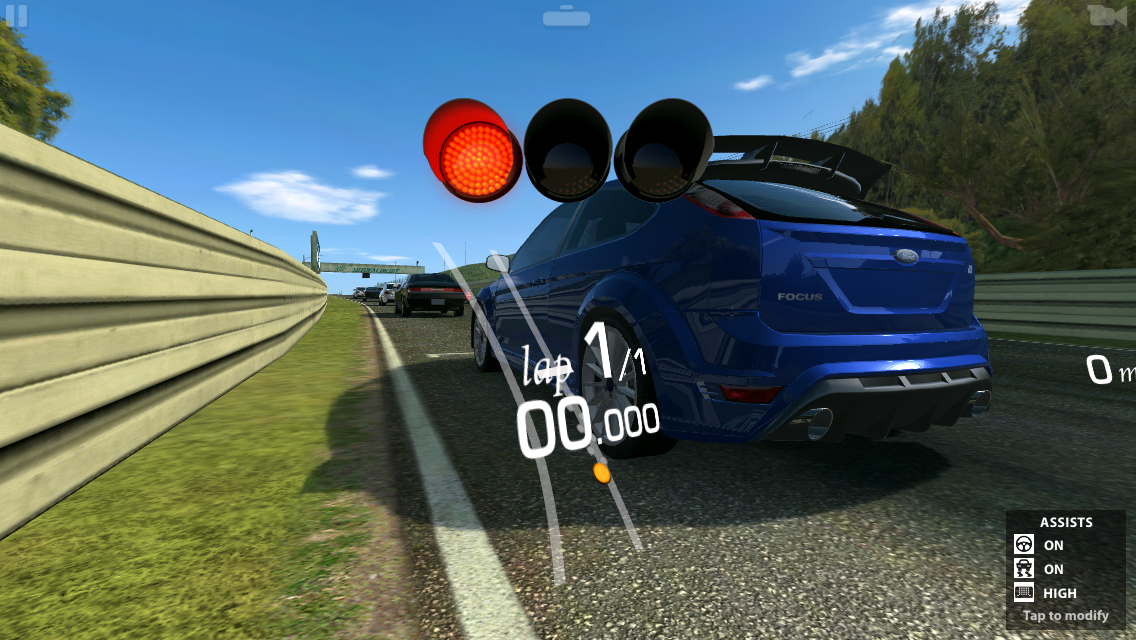
Task: Open the Assists panel to modify
Action: pos(1065,568)
